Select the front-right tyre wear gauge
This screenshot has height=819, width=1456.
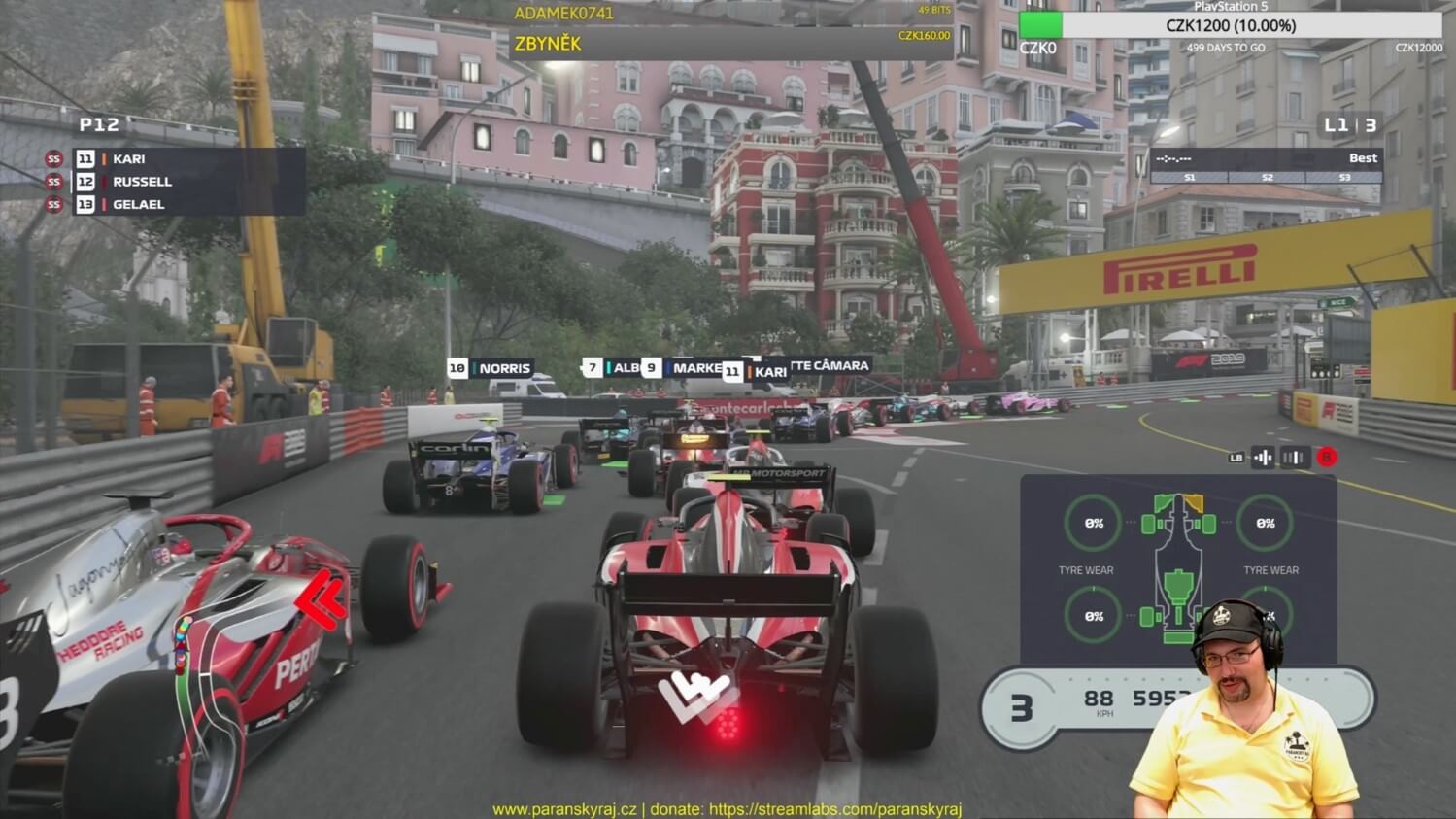click(x=1265, y=524)
